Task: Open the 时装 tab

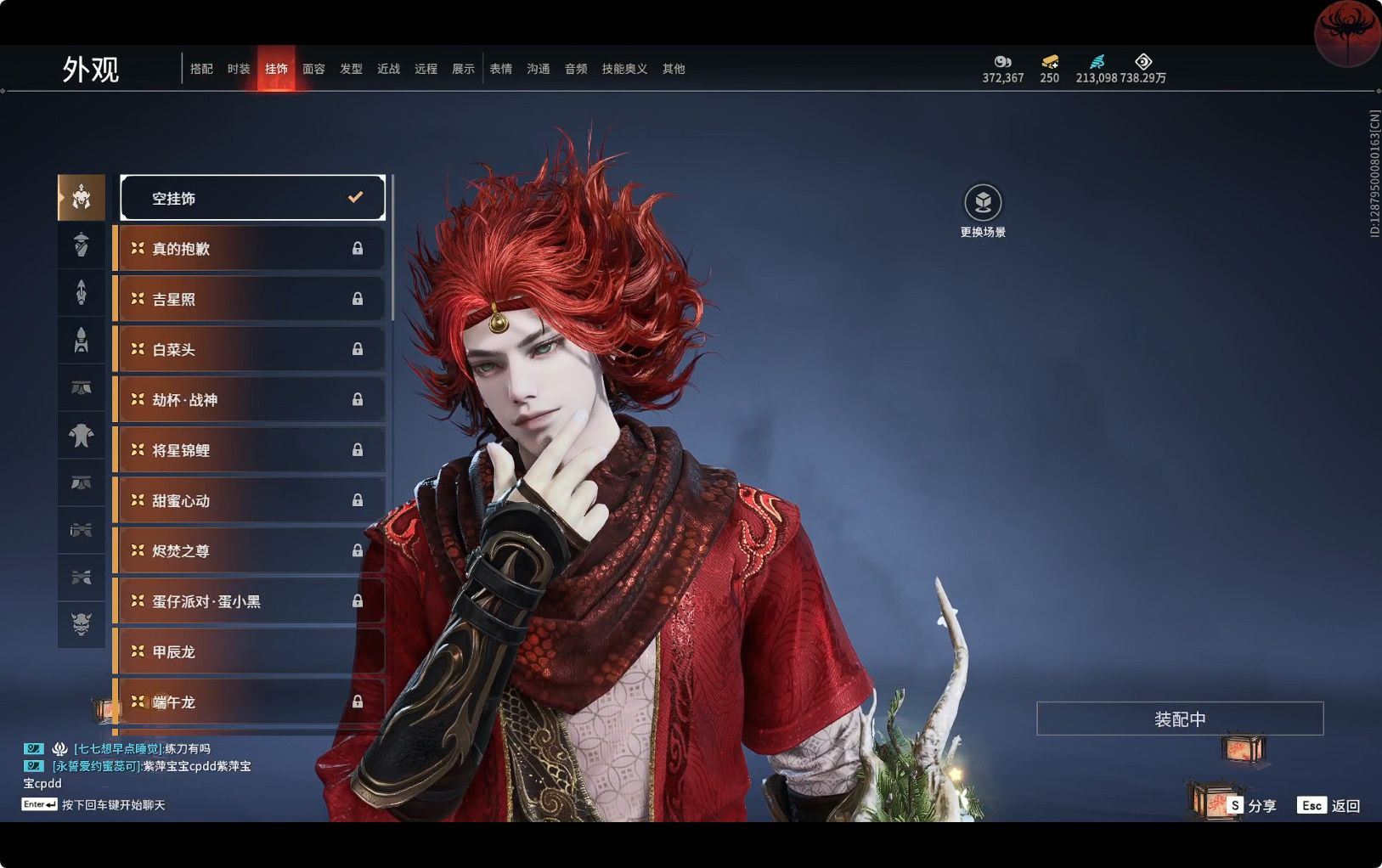Action: [x=239, y=69]
